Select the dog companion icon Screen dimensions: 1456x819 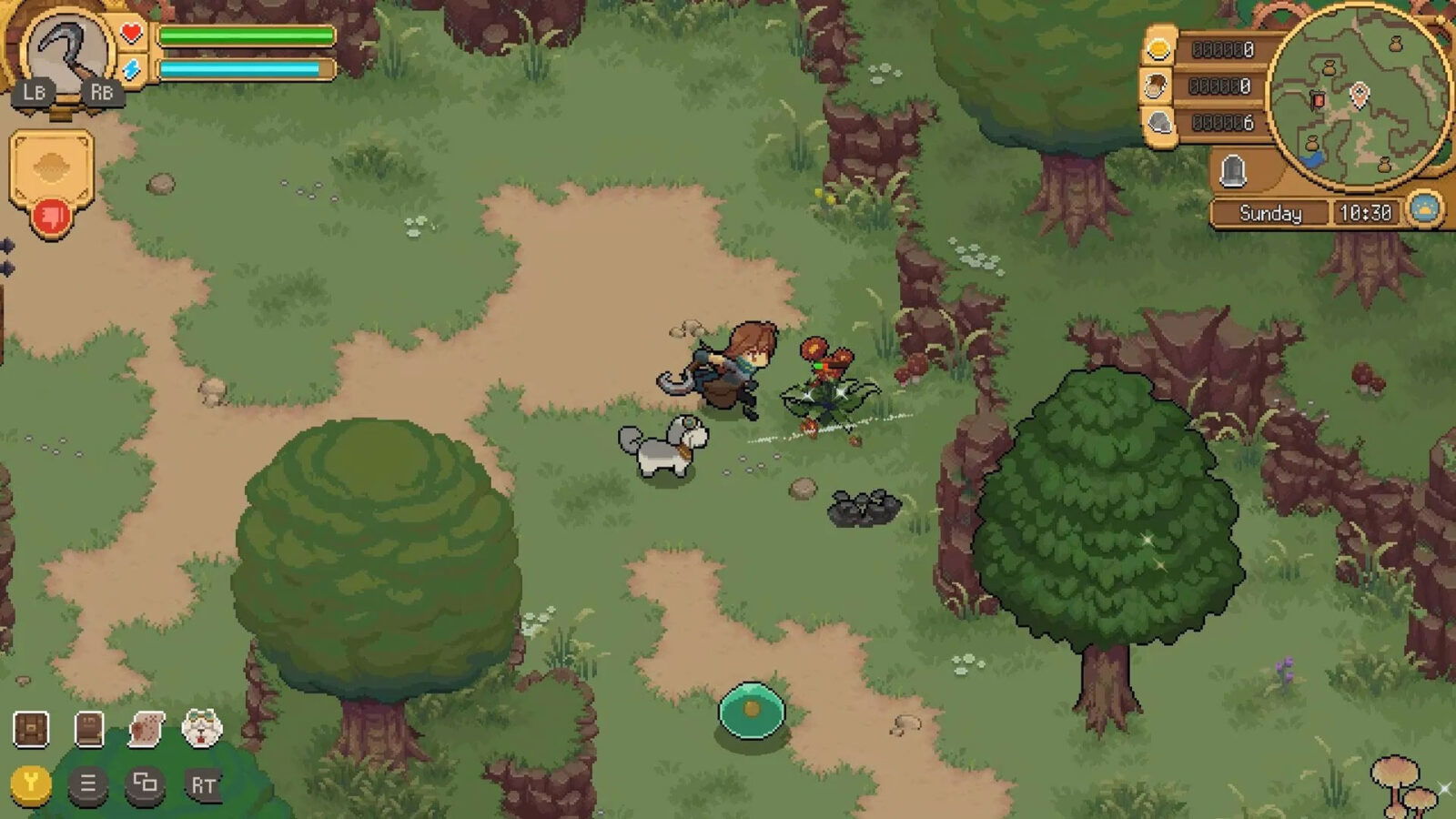(x=202, y=728)
